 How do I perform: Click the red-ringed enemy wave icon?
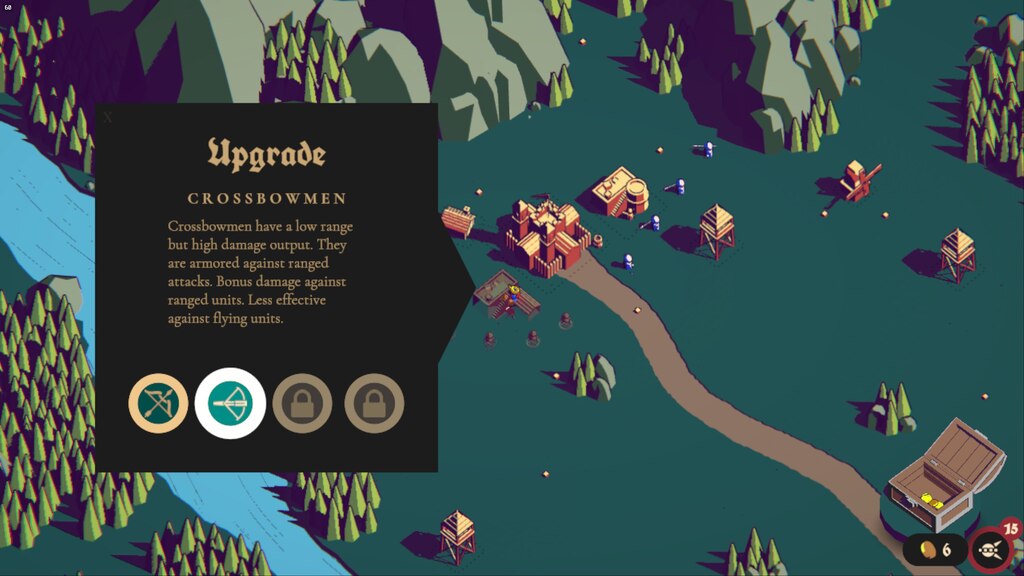pyautogui.click(x=990, y=550)
